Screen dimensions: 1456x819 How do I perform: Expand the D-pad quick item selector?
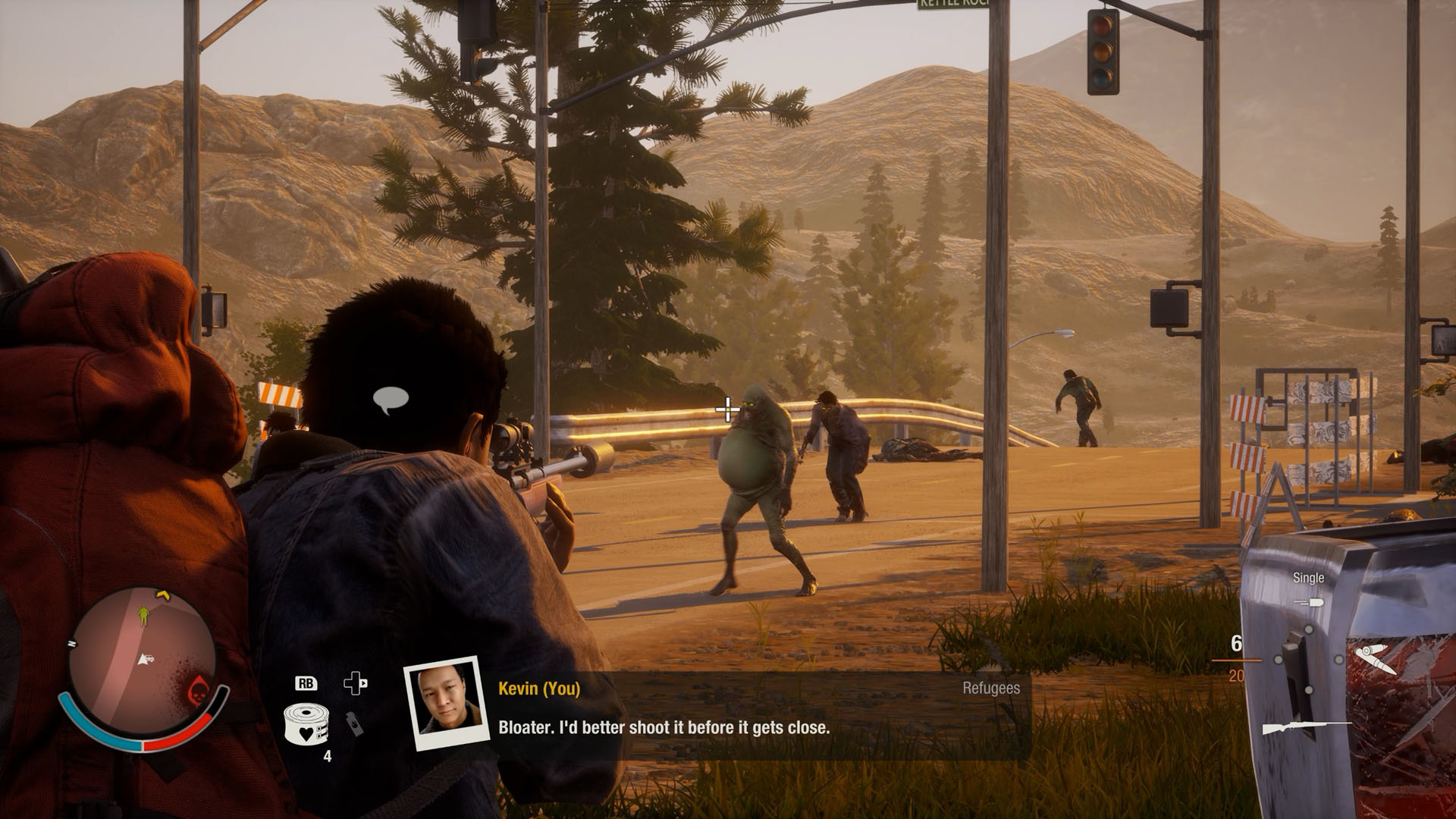coord(356,683)
